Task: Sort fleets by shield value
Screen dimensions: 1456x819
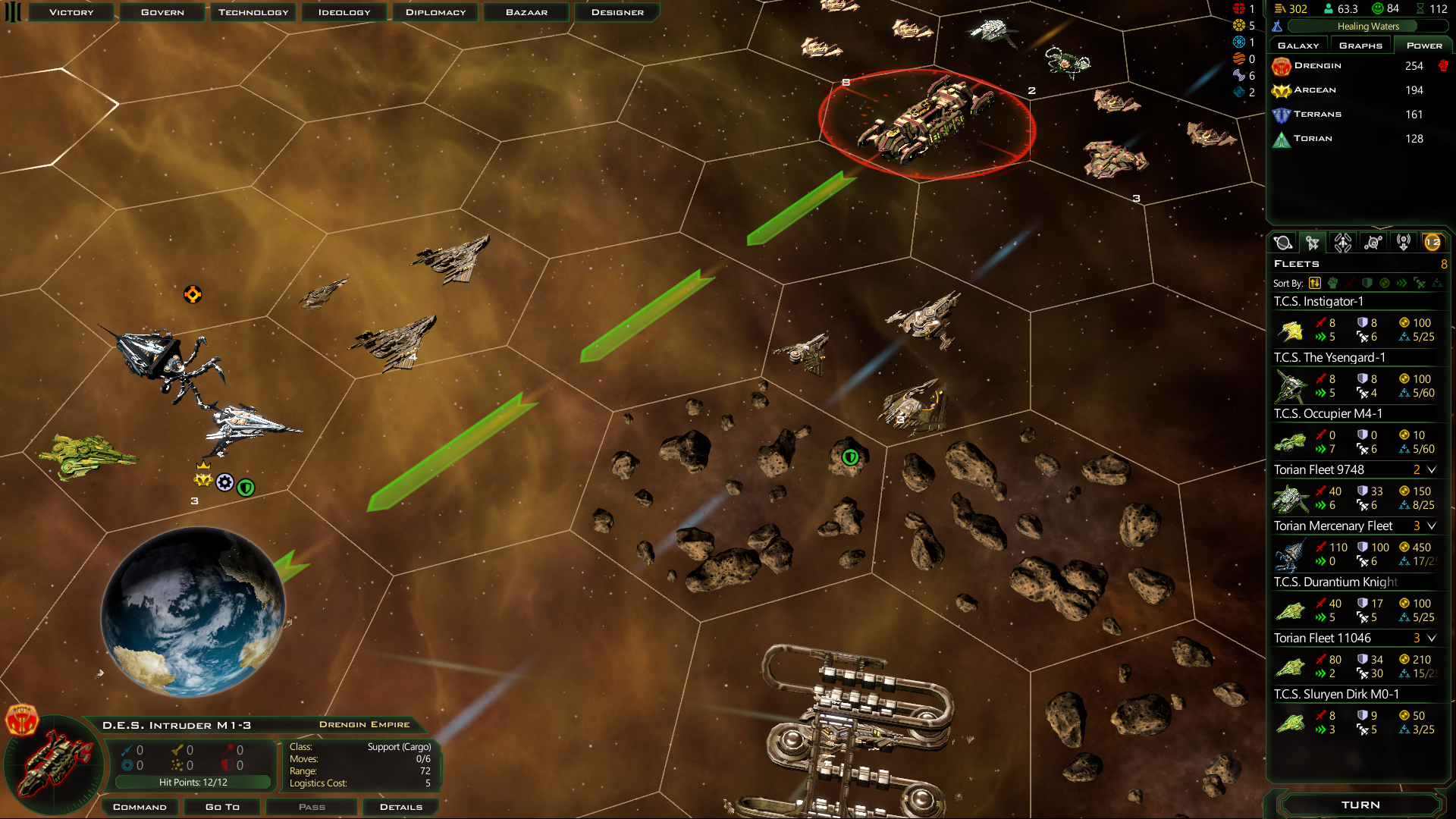Action: click(1367, 283)
